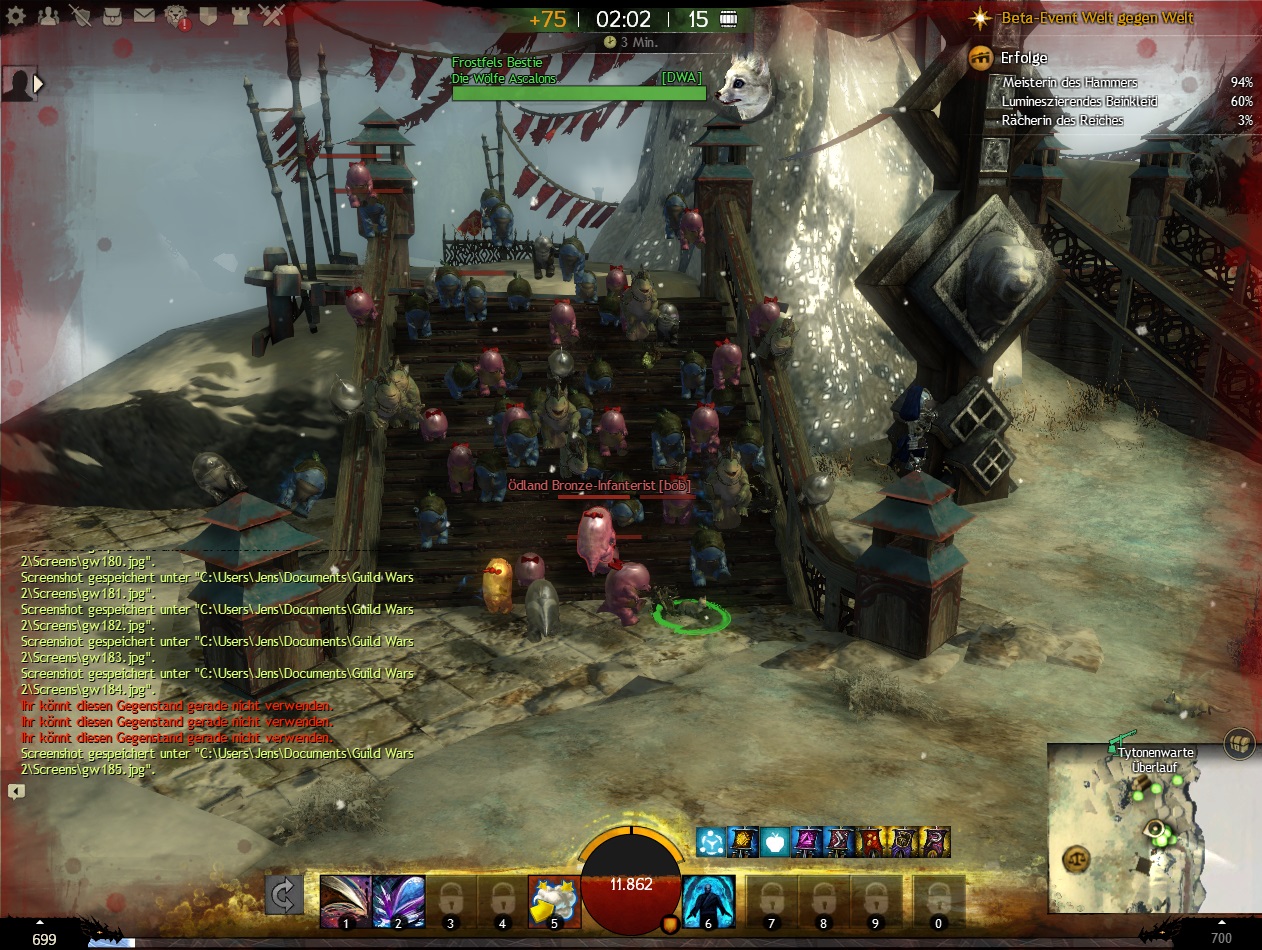Activate skill 1 claw slash ability
Image resolution: width=1262 pixels, height=950 pixels.
(346, 901)
